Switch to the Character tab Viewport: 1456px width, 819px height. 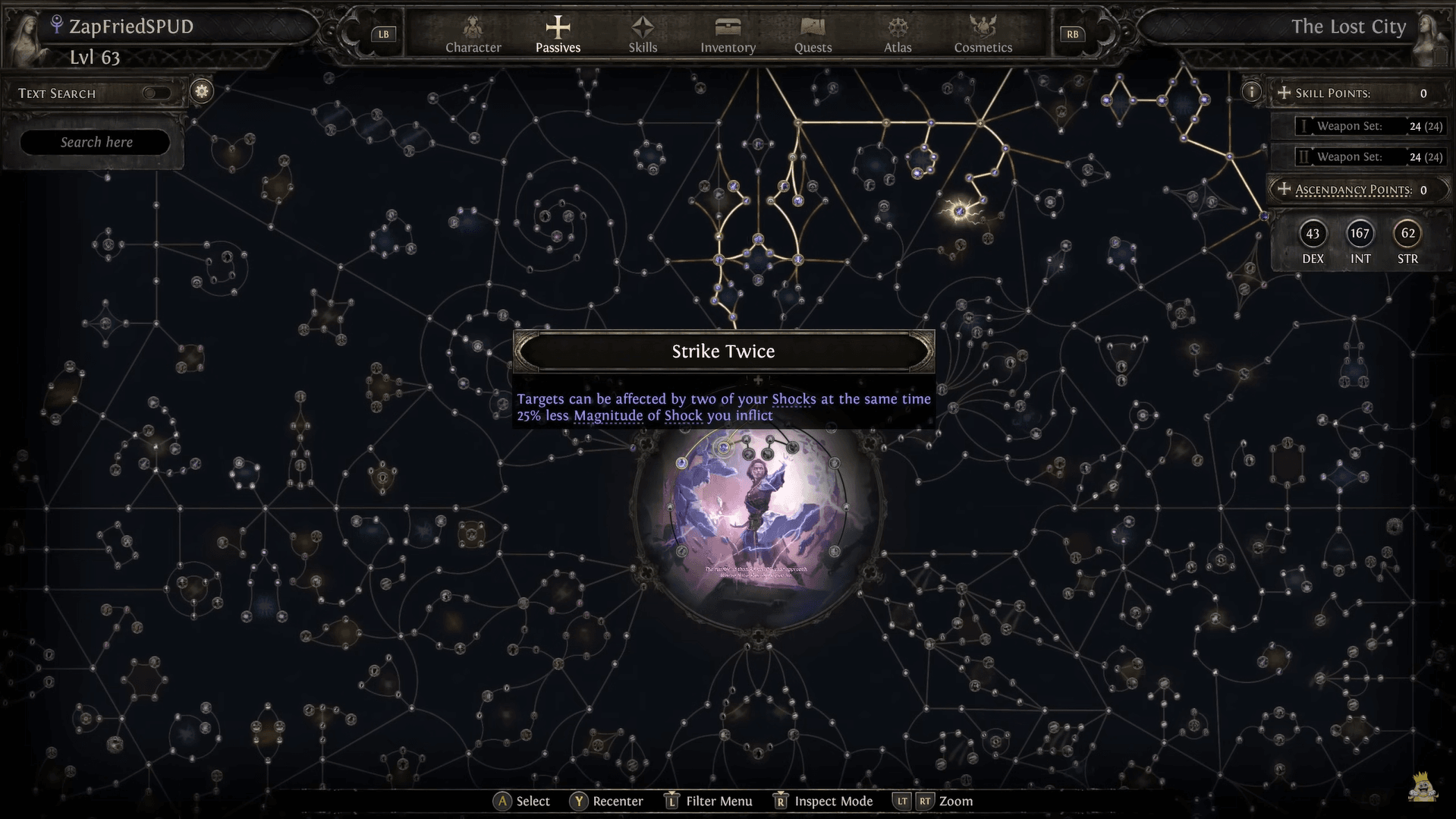click(x=473, y=35)
